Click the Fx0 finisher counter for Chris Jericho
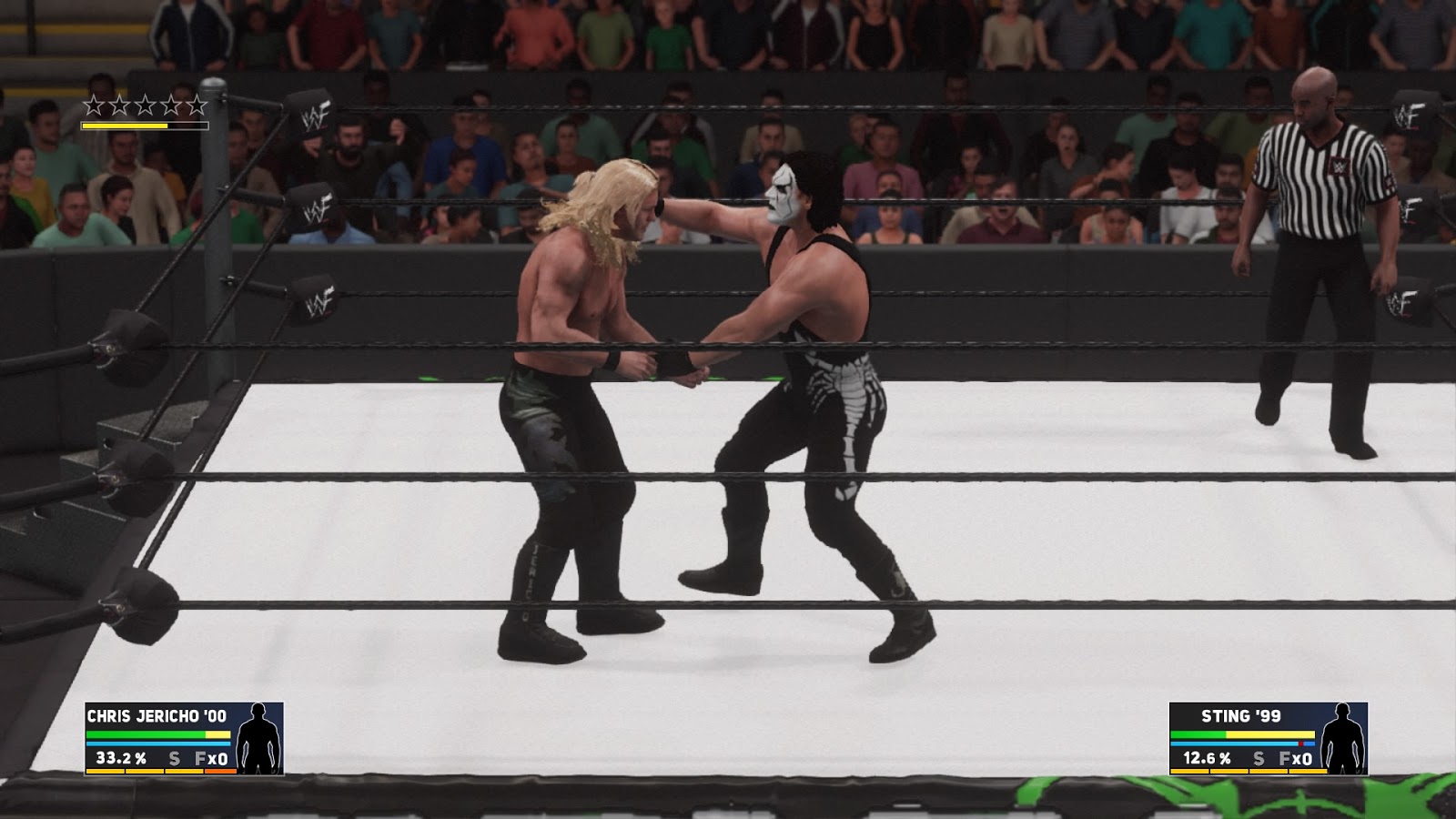This screenshot has height=819, width=1456. click(x=211, y=758)
